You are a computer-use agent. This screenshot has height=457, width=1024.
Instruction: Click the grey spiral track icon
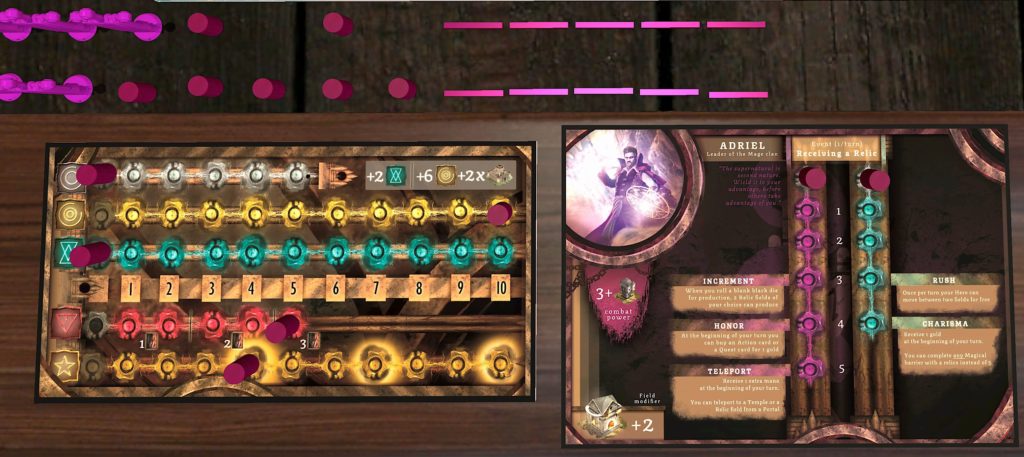pyautogui.click(x=67, y=176)
